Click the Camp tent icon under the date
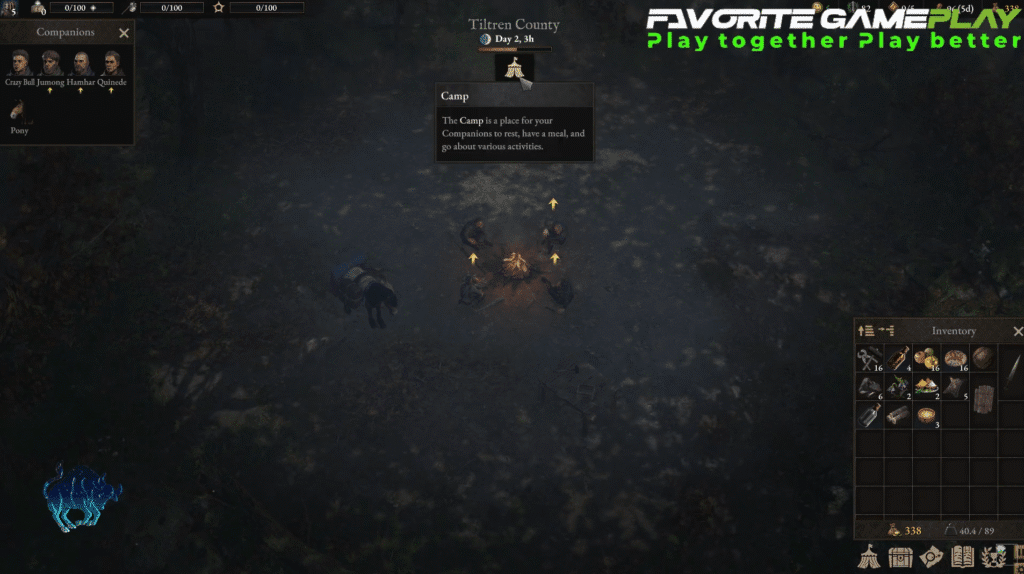The width and height of the screenshot is (1024, 574). click(x=514, y=68)
